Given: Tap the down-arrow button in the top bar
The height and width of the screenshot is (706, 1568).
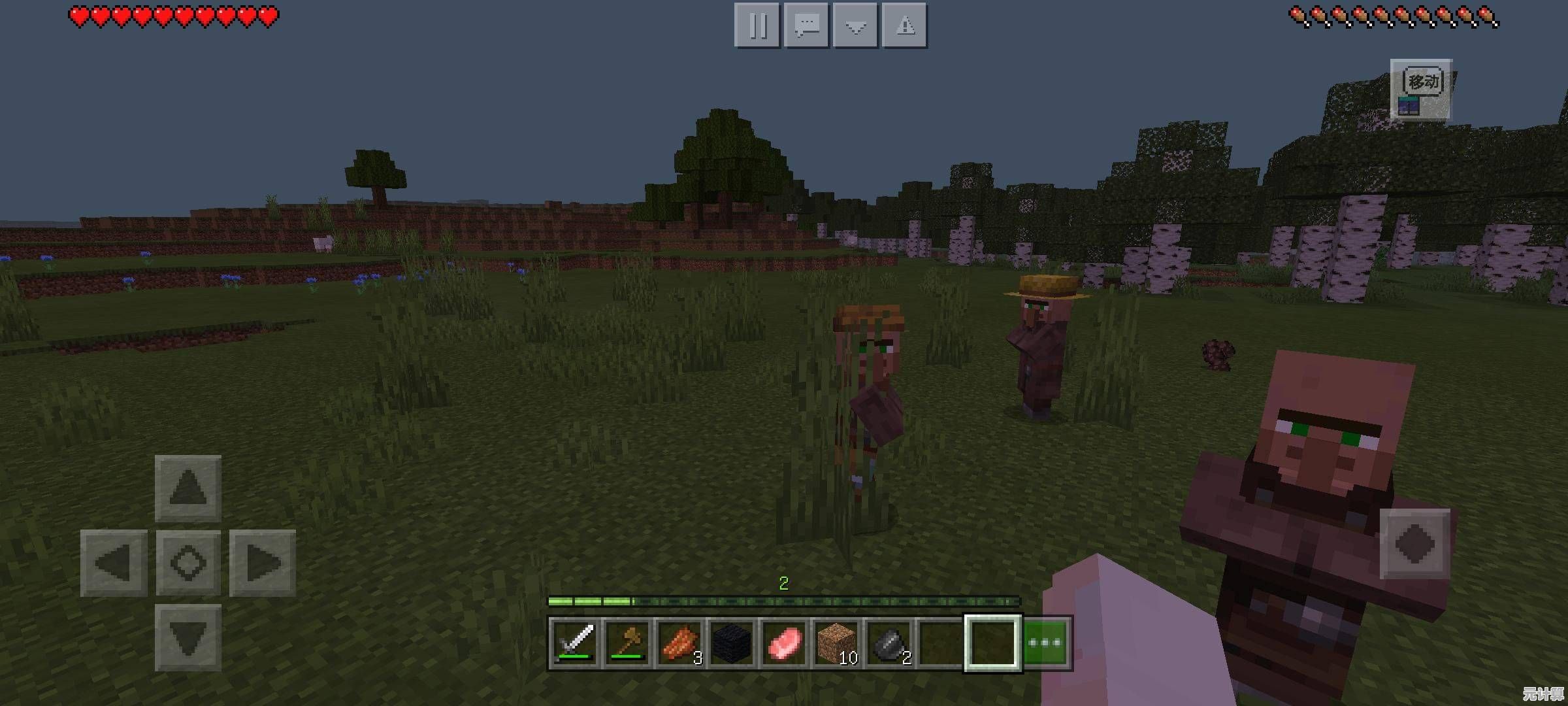Looking at the screenshot, I should 856,25.
